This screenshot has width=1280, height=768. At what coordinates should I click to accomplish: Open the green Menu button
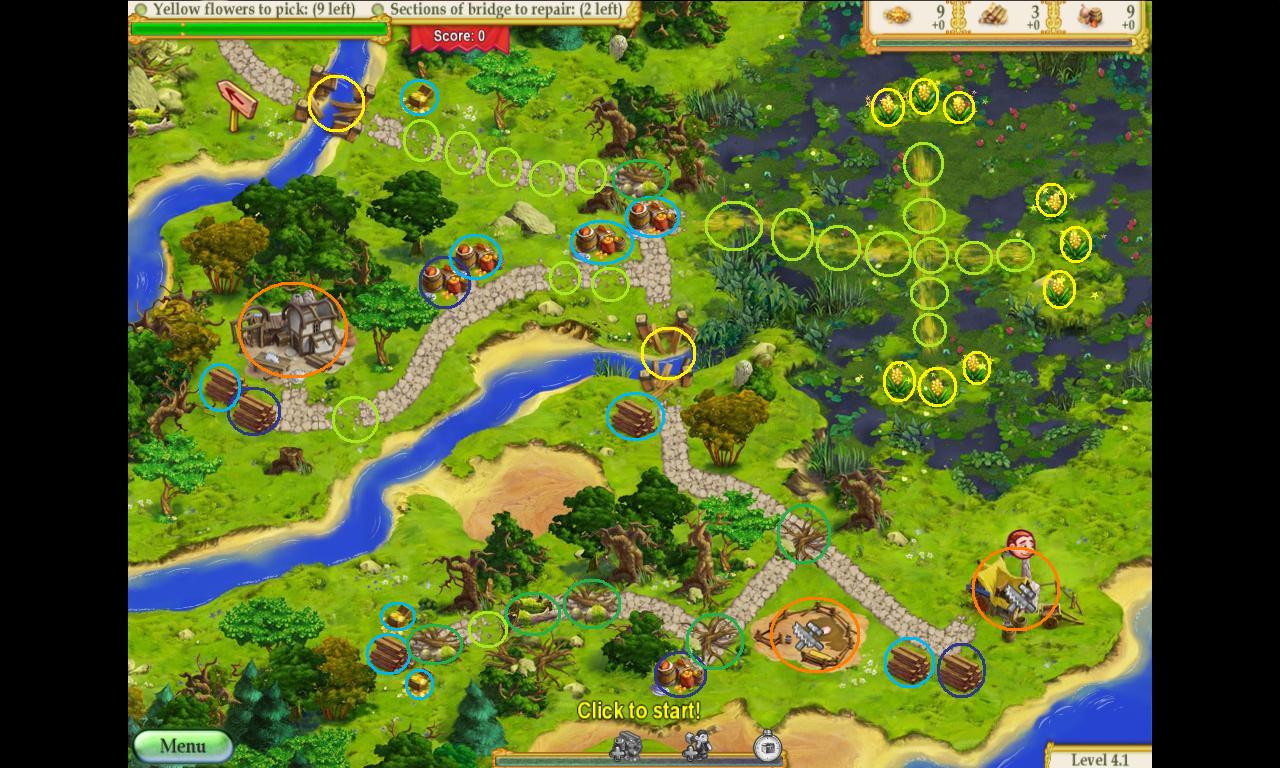click(182, 746)
